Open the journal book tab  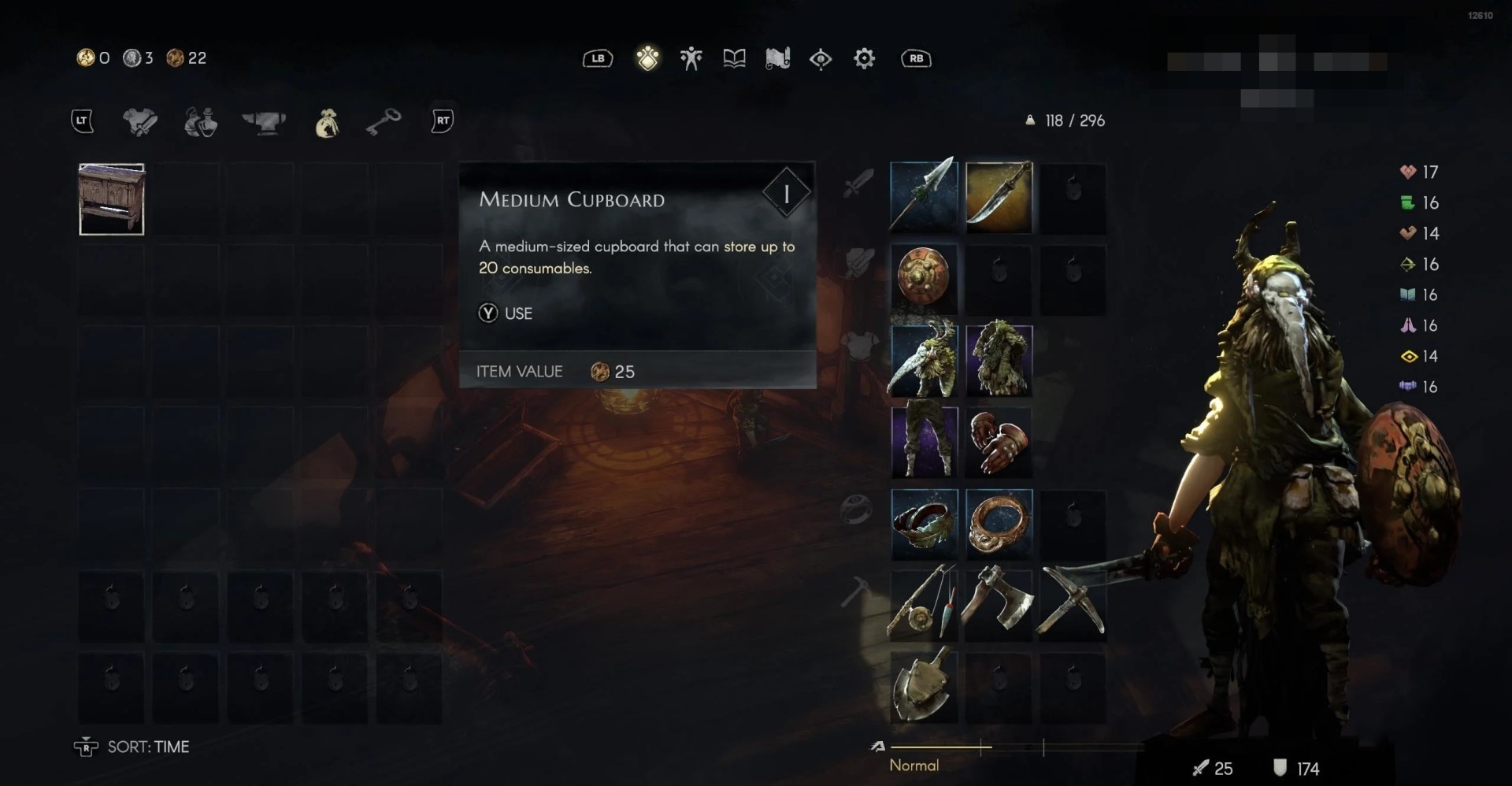click(734, 58)
